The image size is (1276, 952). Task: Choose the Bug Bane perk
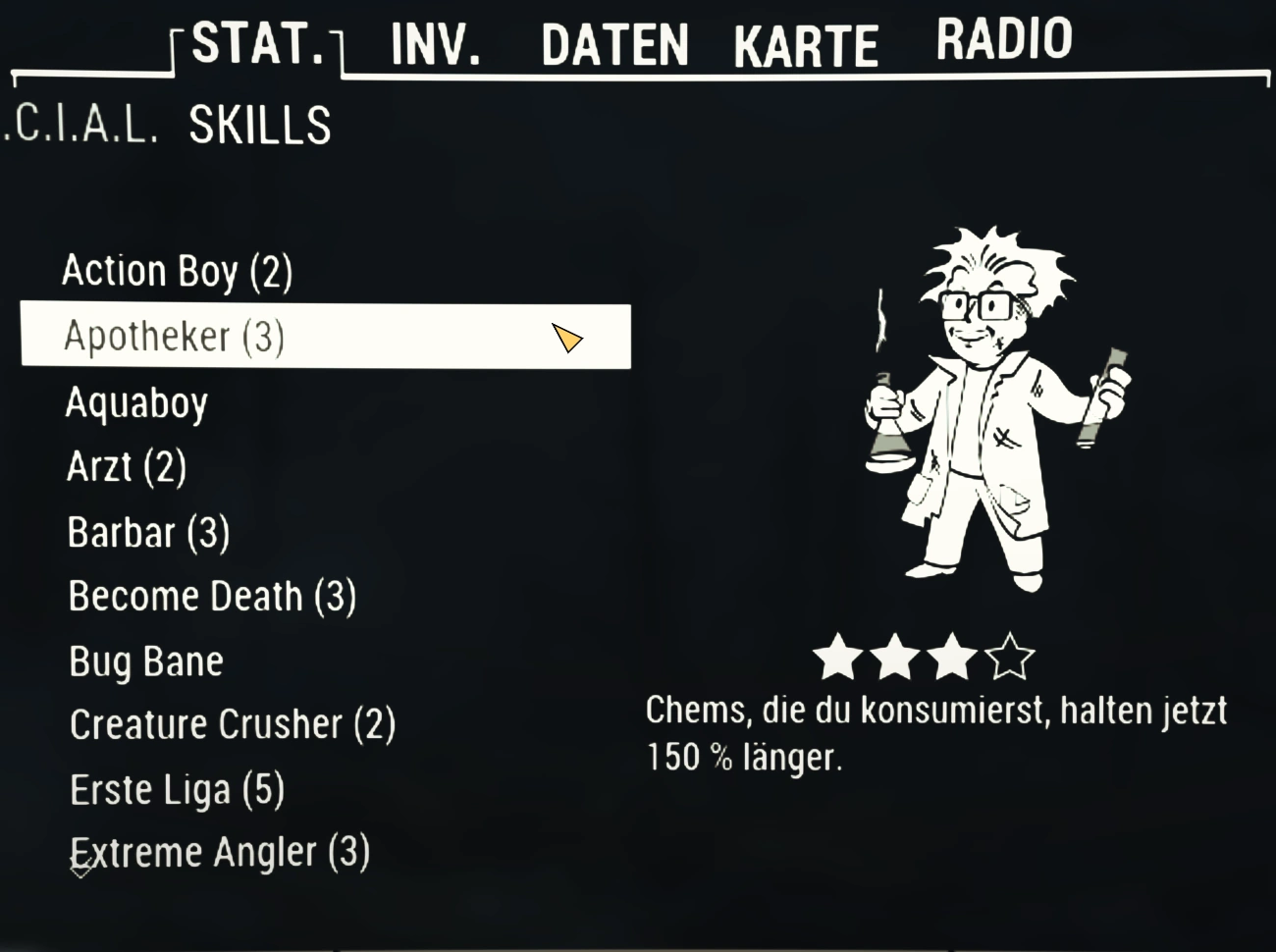pyautogui.click(x=146, y=661)
